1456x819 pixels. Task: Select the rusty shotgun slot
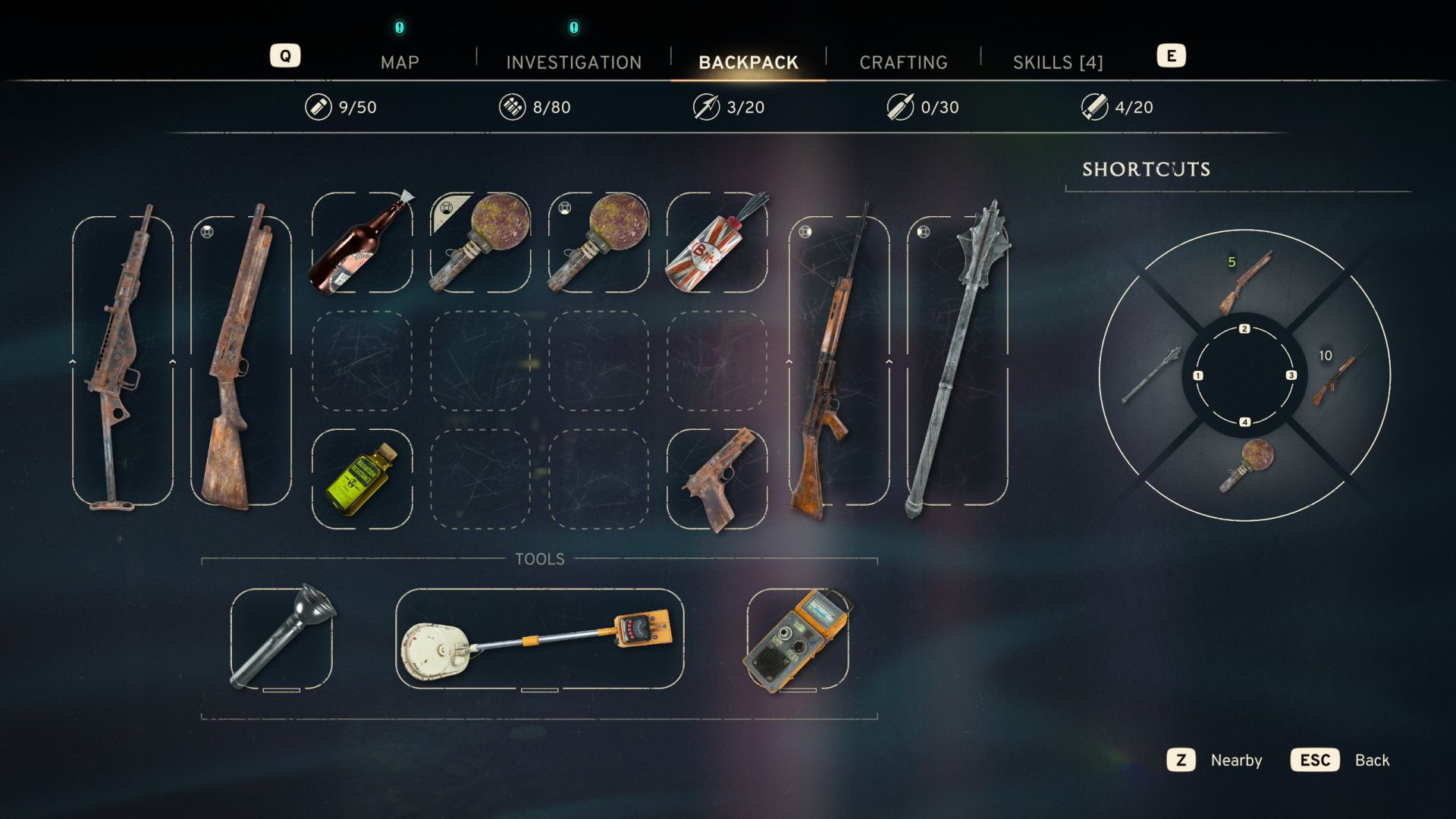[241, 360]
